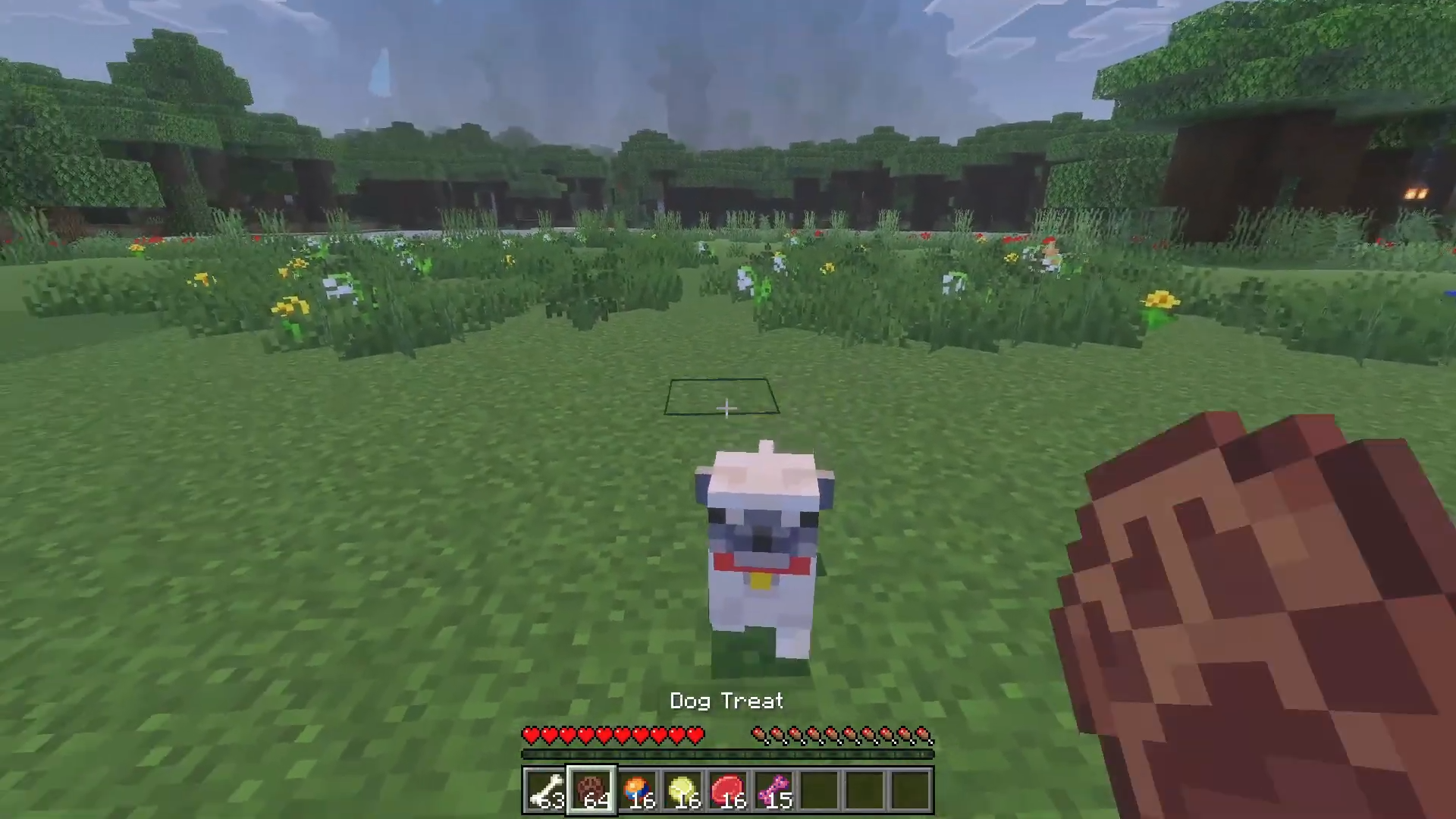Select the white bone hotbar slot
Viewport: 1456px width, 819px height.
[x=546, y=790]
